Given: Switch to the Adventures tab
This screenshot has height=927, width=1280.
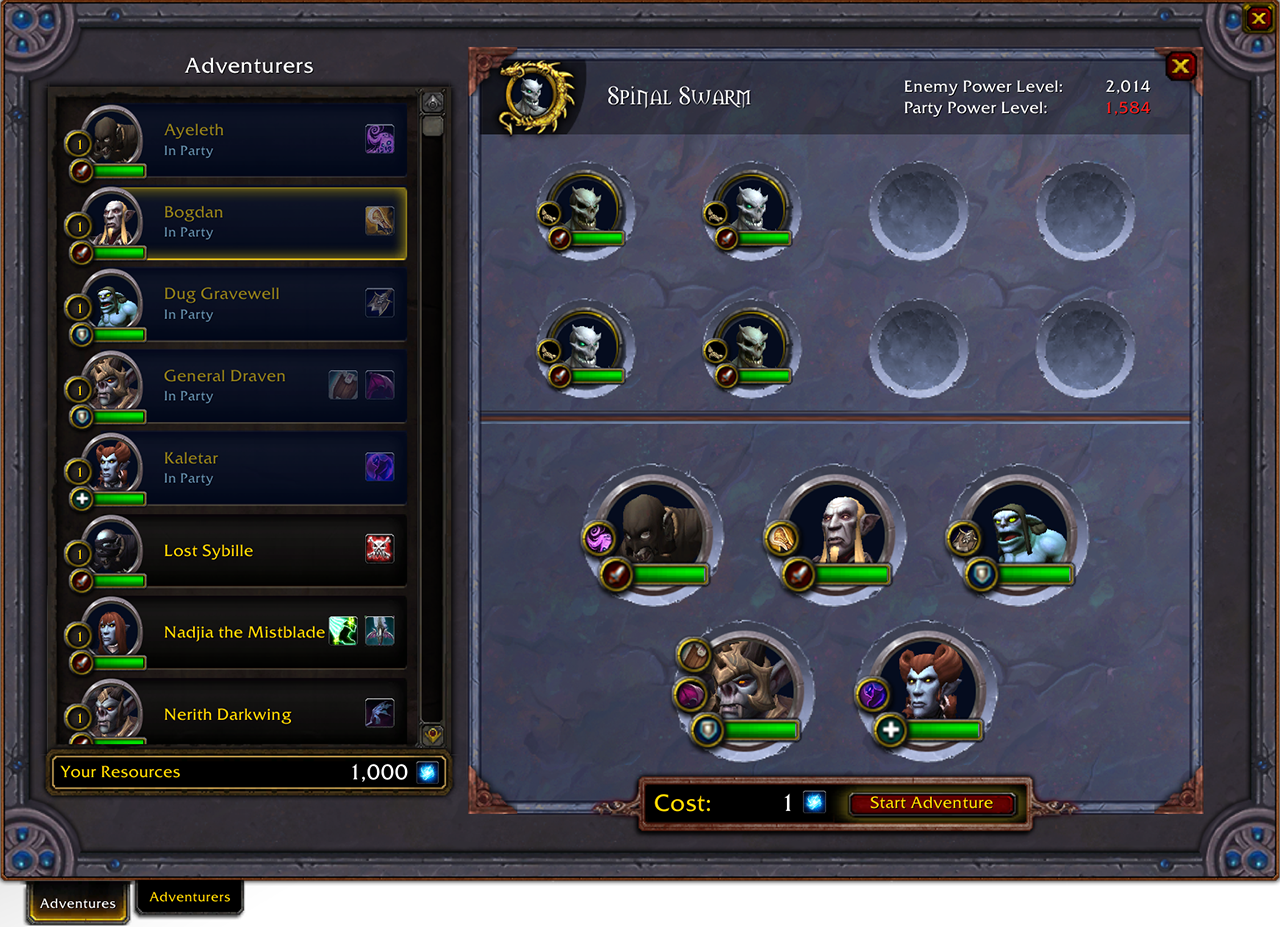Looking at the screenshot, I should click(x=78, y=903).
